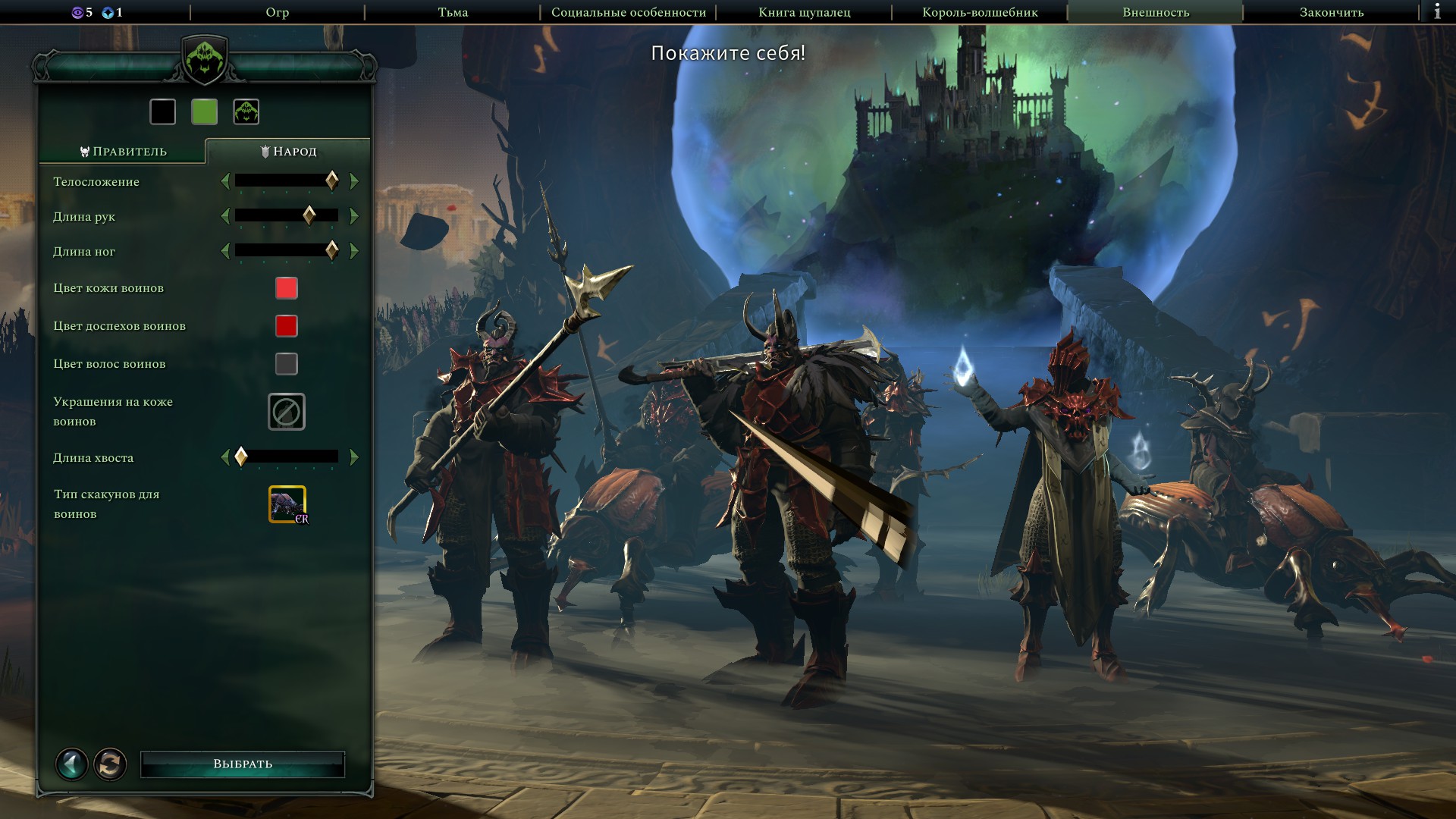
Task: Open the green secondary color swatch
Action: (205, 112)
